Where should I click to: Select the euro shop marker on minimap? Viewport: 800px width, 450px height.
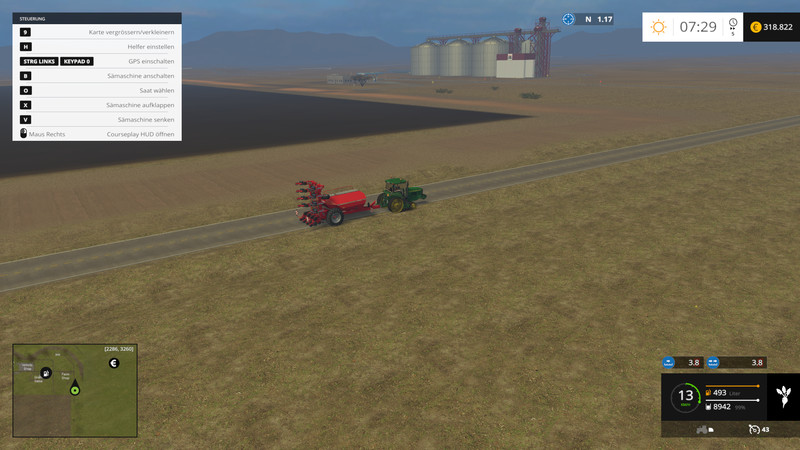113,362
